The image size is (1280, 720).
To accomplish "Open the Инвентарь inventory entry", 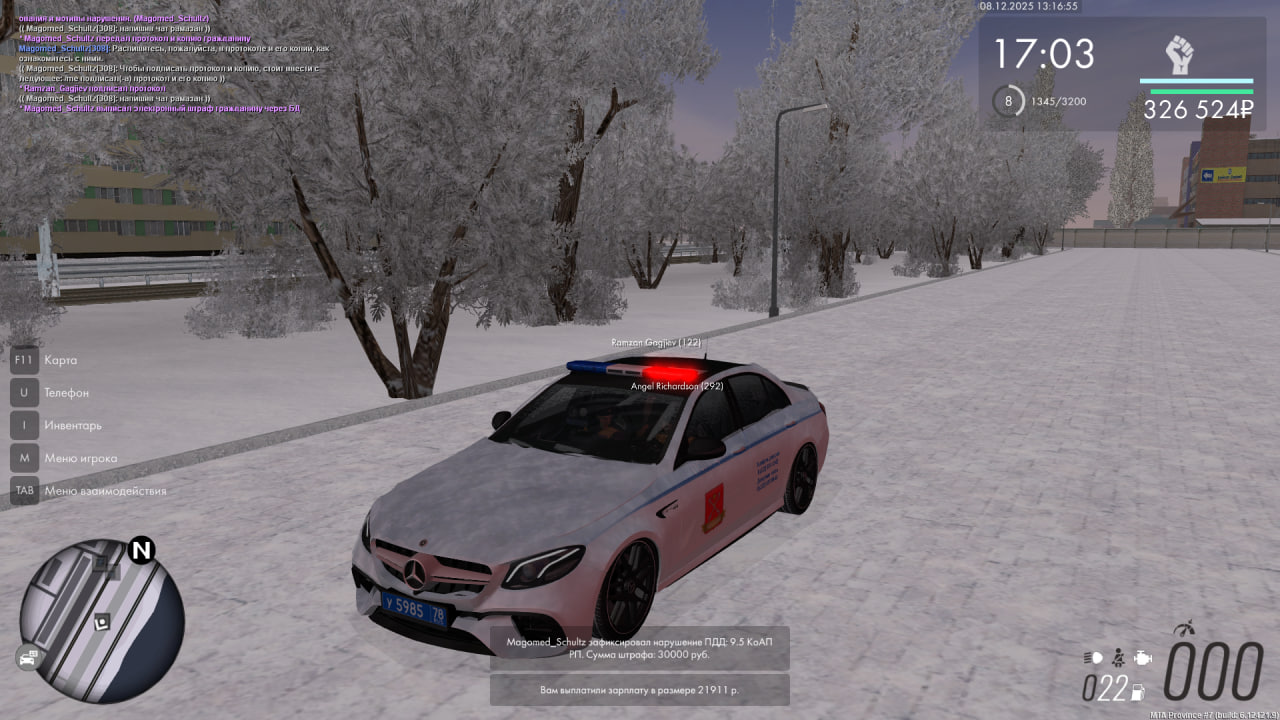I will (x=72, y=425).
